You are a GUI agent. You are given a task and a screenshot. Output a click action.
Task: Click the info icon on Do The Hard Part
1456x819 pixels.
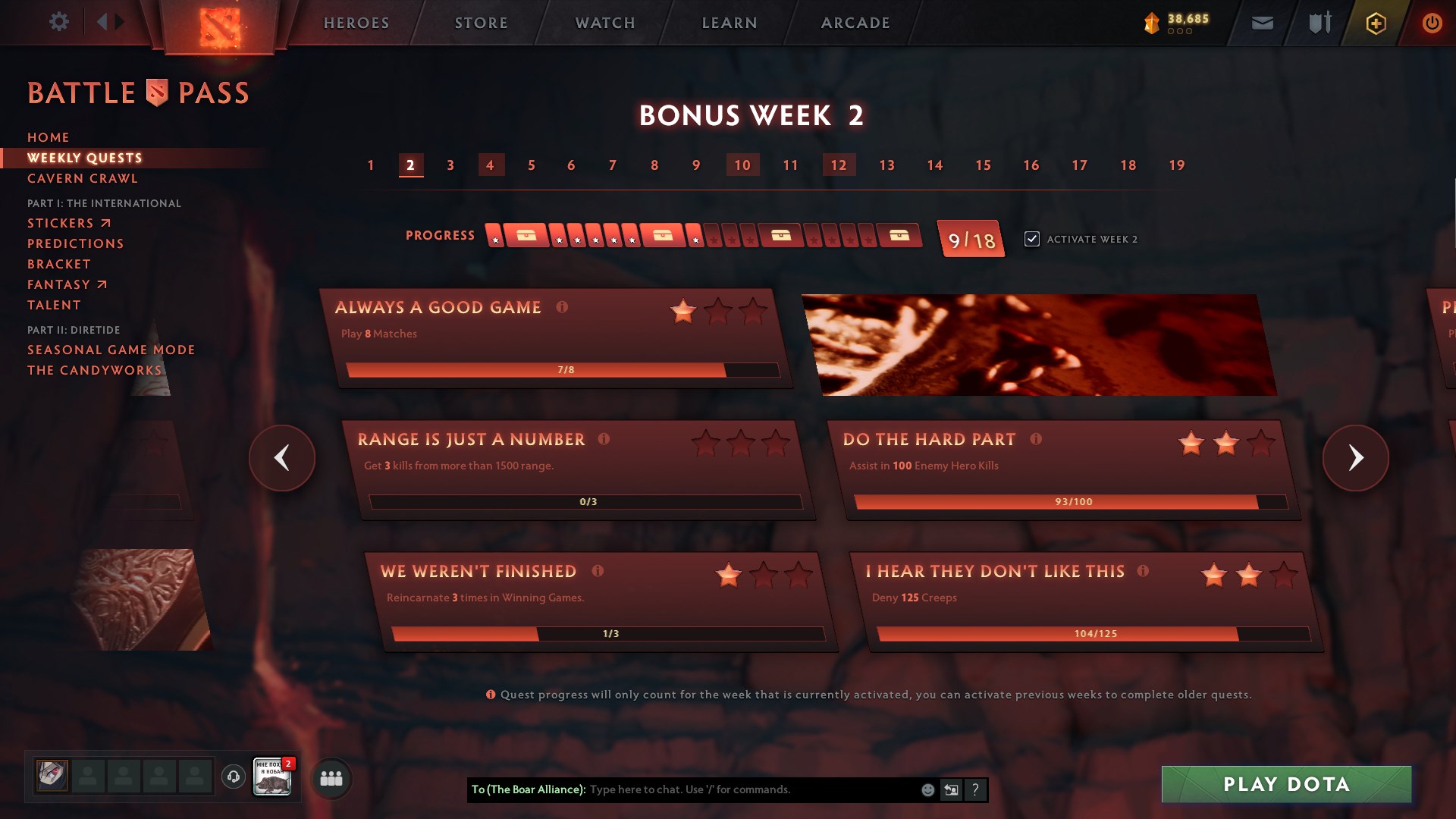click(x=1037, y=438)
